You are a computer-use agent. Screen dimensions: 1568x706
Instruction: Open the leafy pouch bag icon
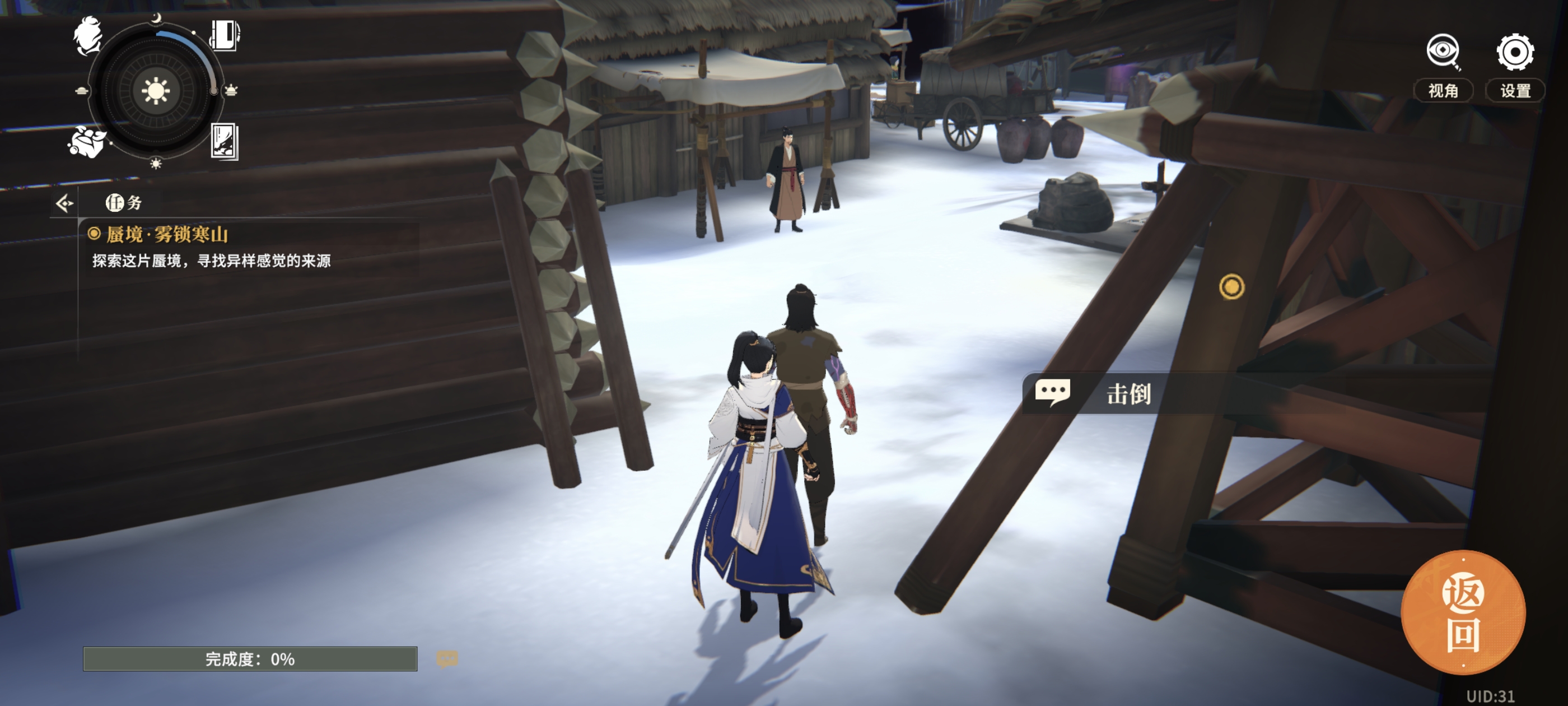(86, 142)
